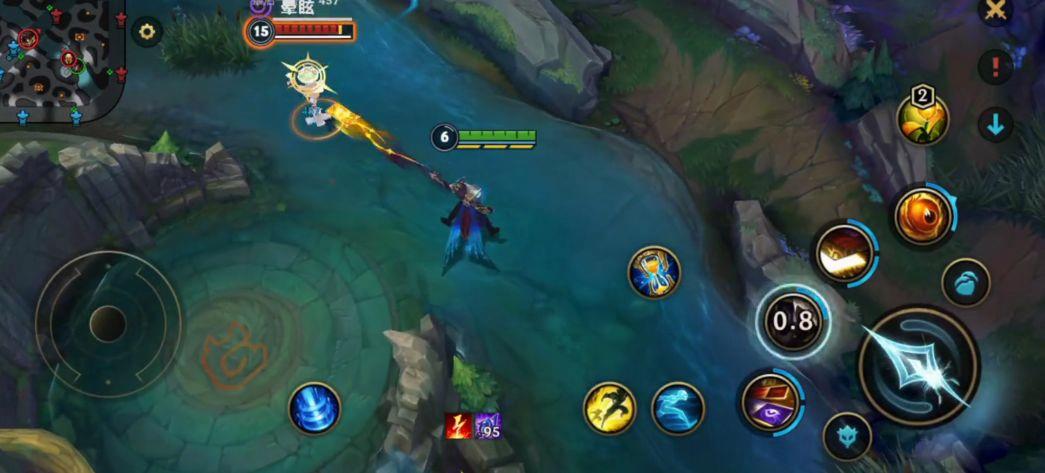Tap the blue down-arrow button

995,125
